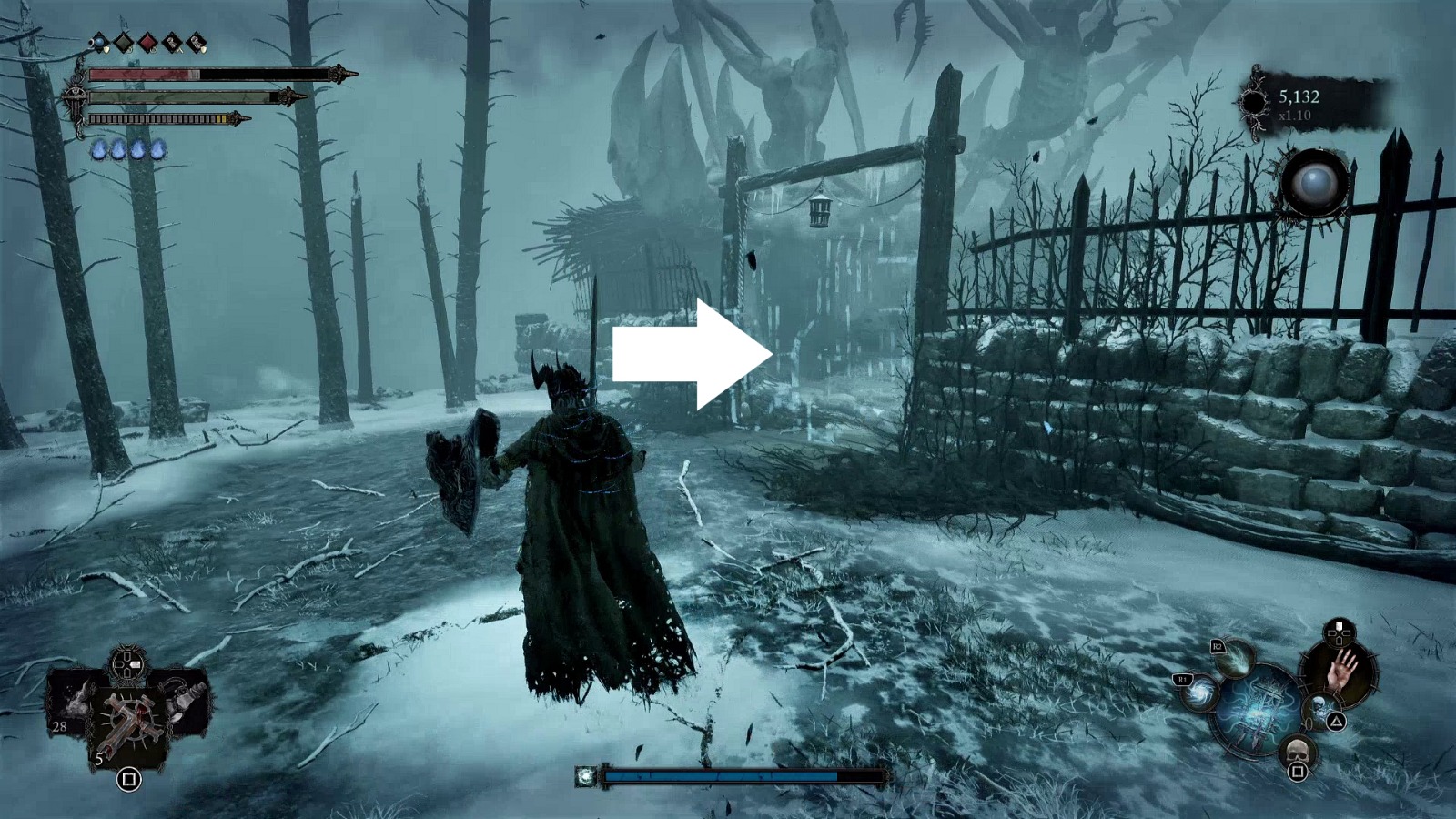Click the red diamond damage buff icon
The height and width of the screenshot is (819, 1456).
point(148,41)
